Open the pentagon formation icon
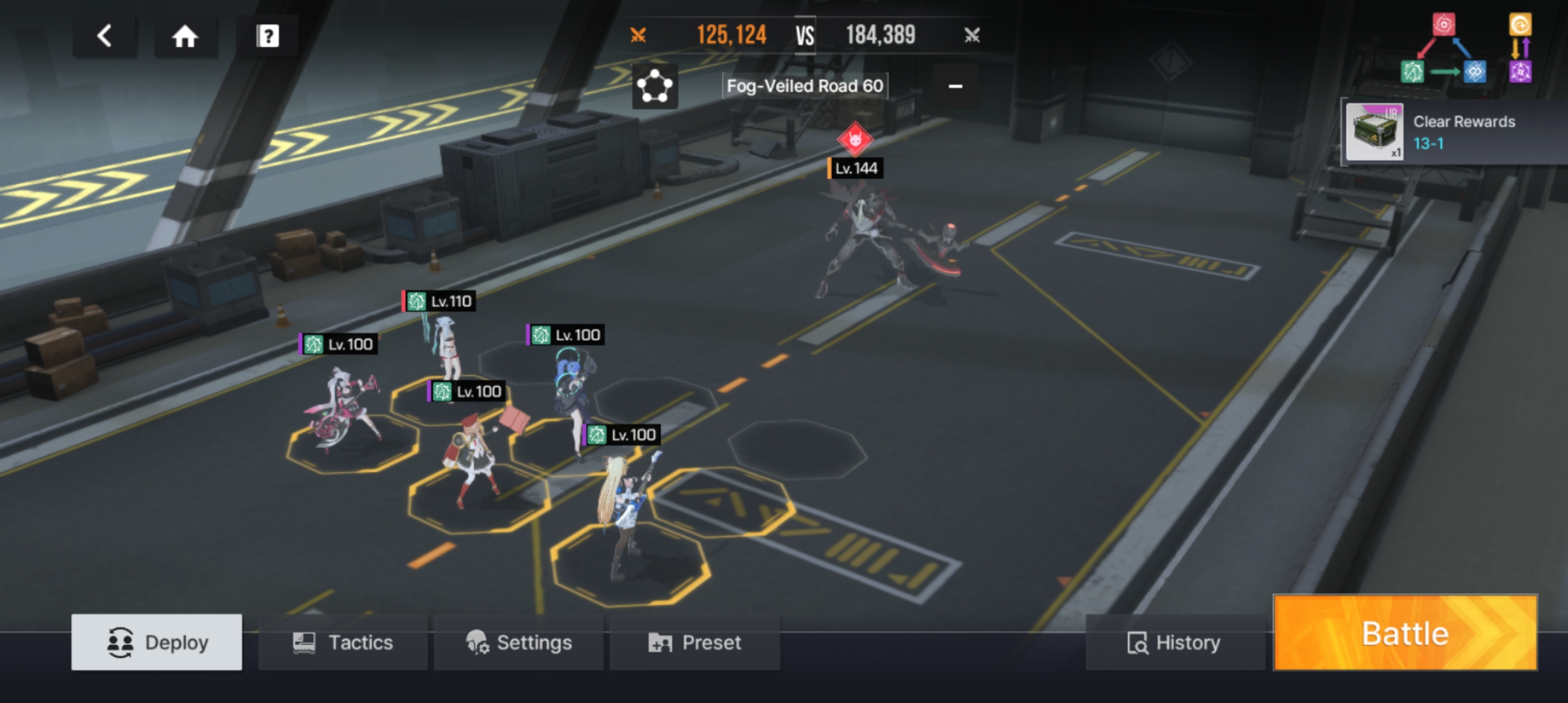Image resolution: width=1568 pixels, height=703 pixels. (x=654, y=86)
